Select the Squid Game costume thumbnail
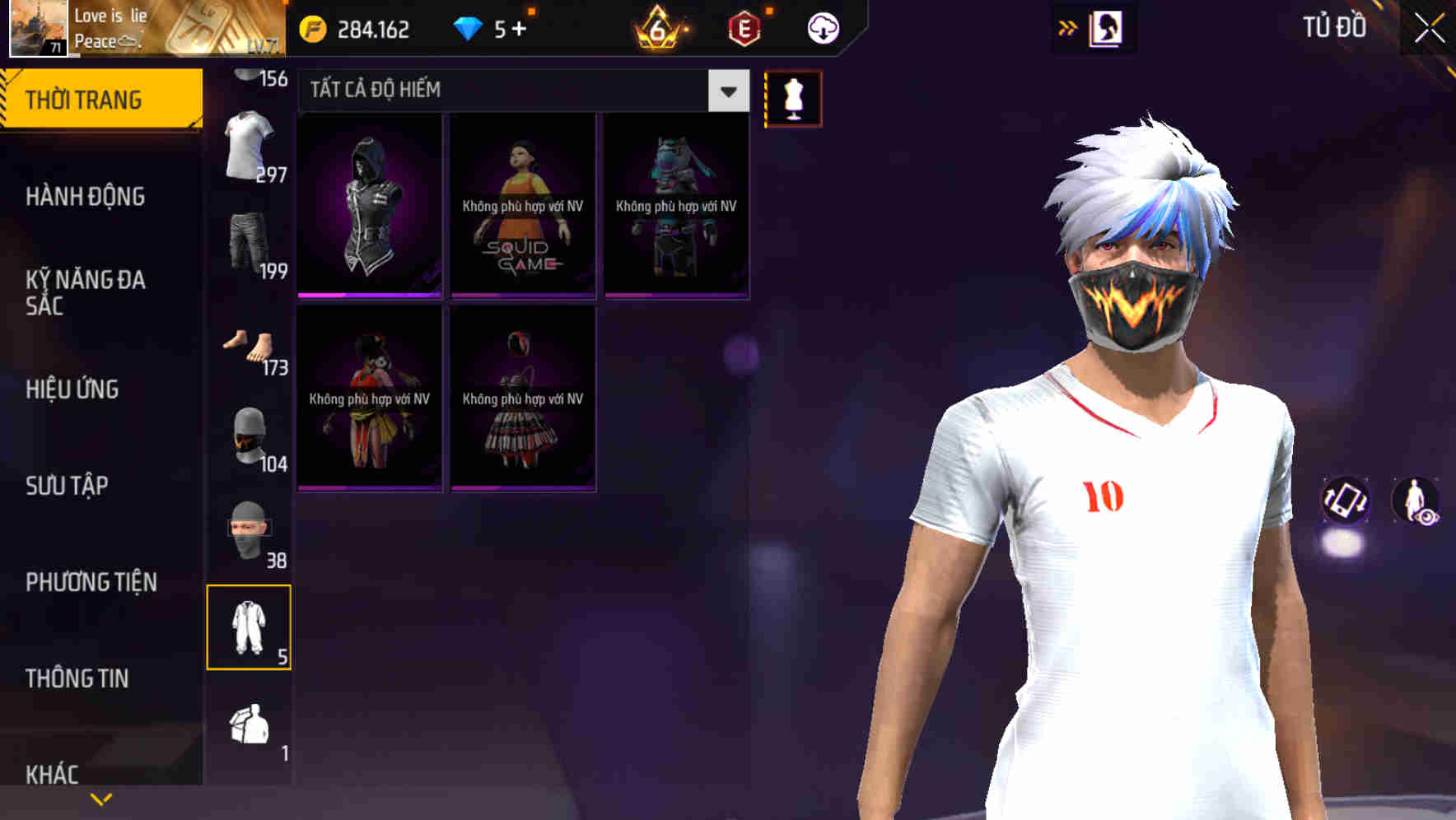 click(x=522, y=206)
